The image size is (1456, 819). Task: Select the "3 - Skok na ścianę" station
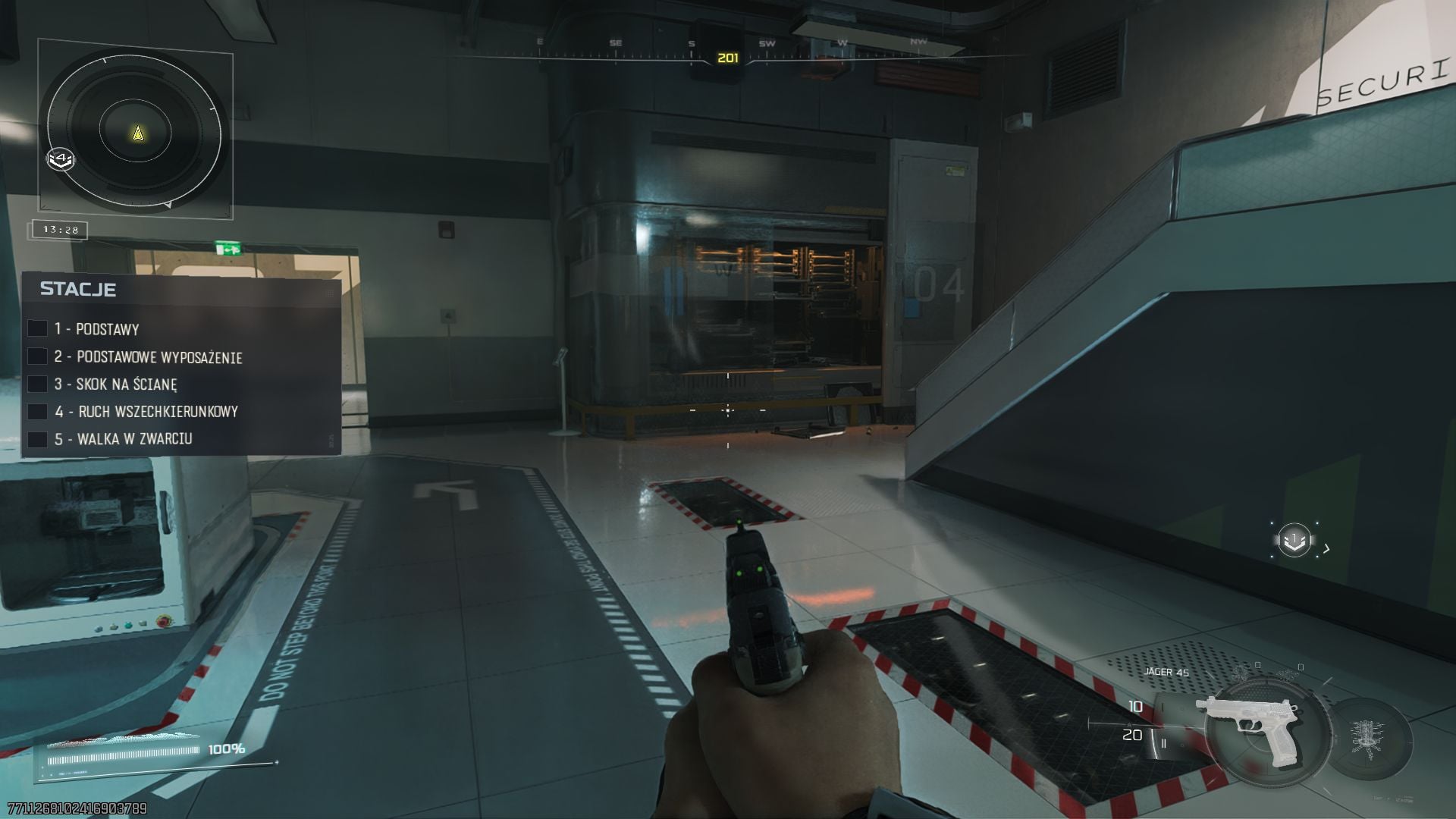(38, 384)
